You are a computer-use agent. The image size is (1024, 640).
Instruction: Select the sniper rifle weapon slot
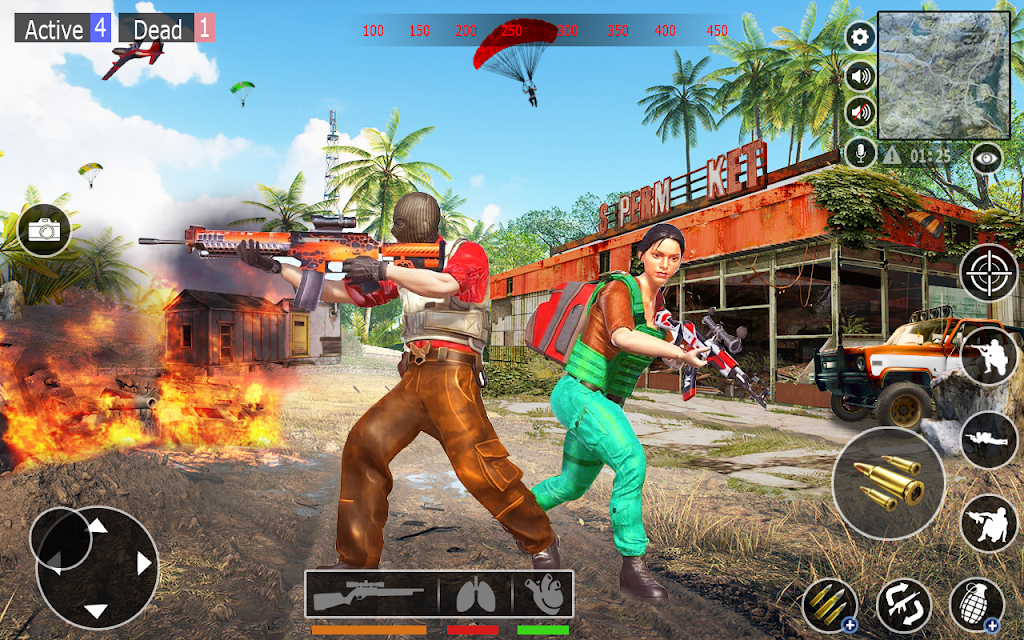pos(371,597)
